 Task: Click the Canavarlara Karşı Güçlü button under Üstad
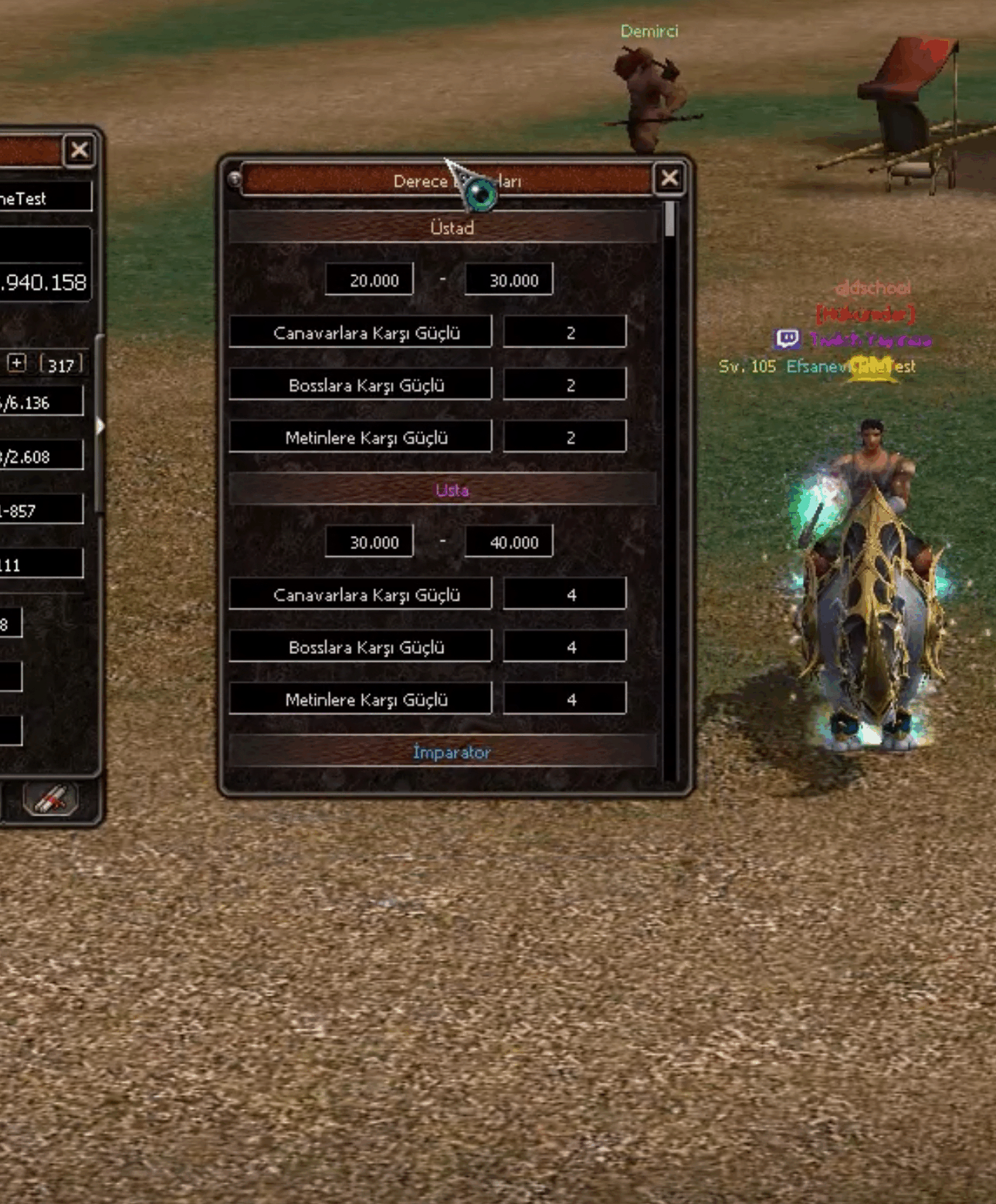click(361, 331)
